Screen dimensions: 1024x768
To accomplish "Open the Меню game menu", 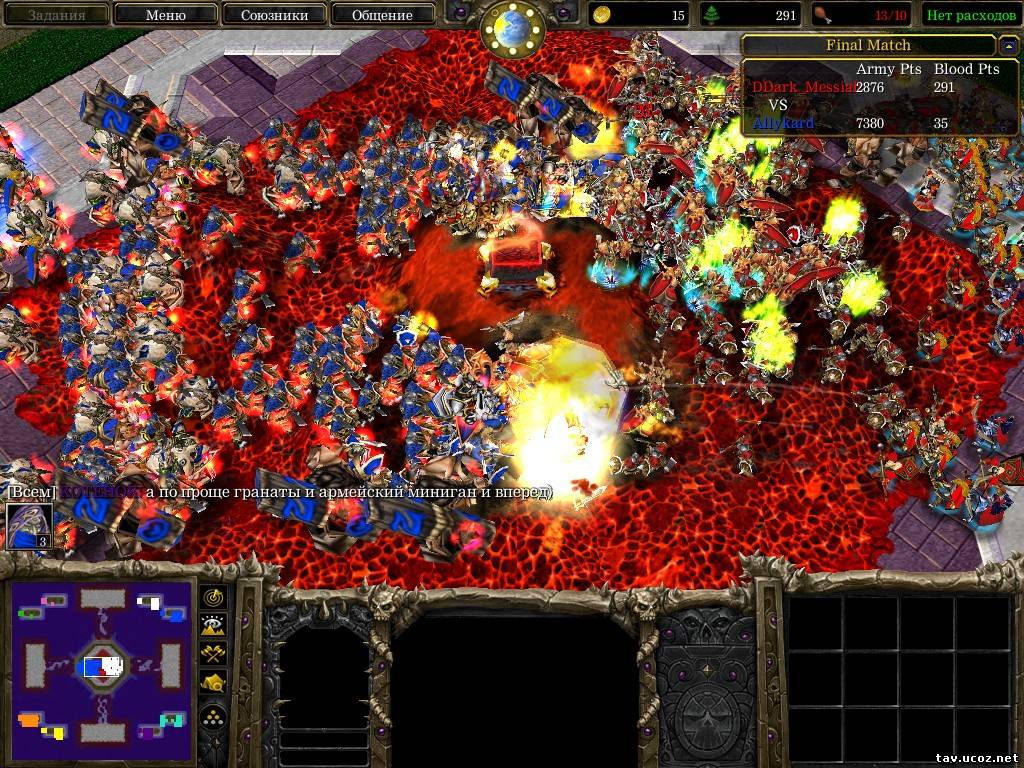I will 165,15.
